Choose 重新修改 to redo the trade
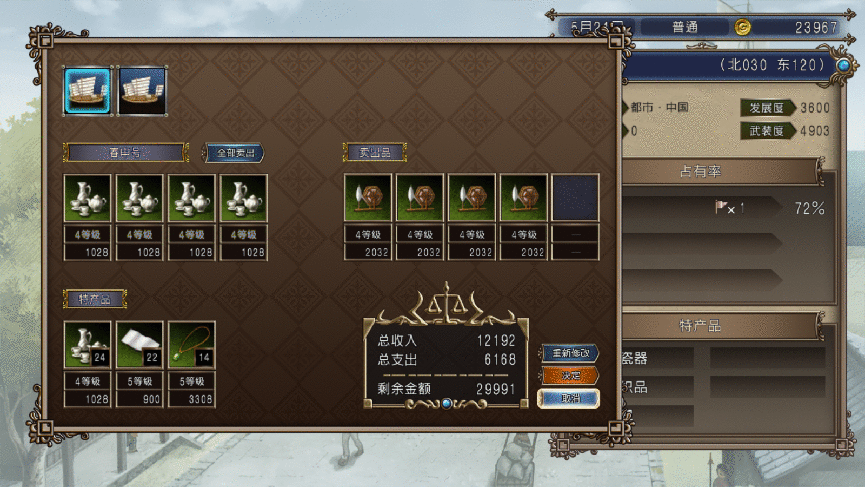Screen dimensions: 865x487 [569, 353]
